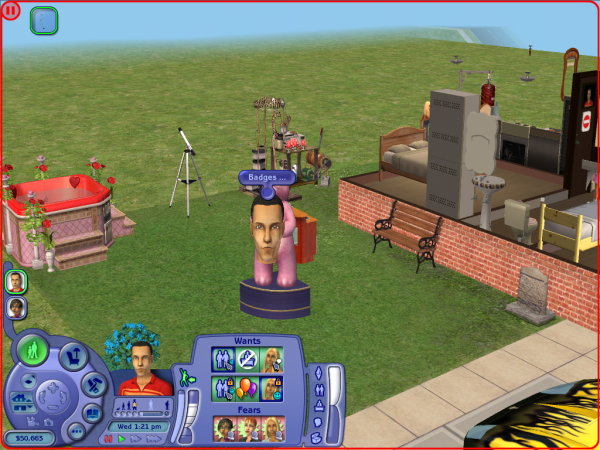Viewport: 600px width, 450px height.
Task: Set game speed to normal with the green play arrow
Action: pyautogui.click(x=122, y=438)
